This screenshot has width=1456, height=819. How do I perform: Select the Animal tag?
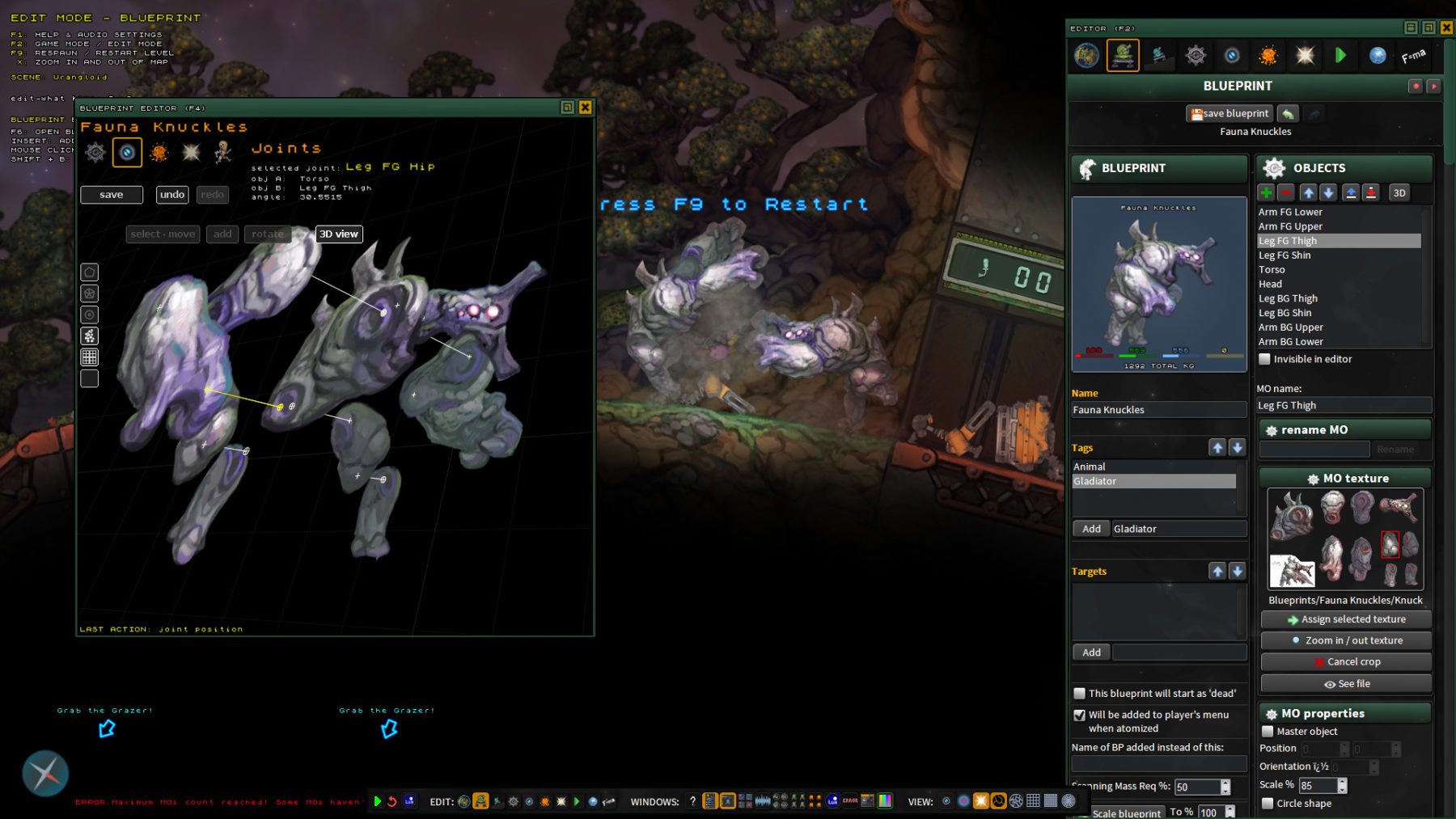coord(1090,467)
